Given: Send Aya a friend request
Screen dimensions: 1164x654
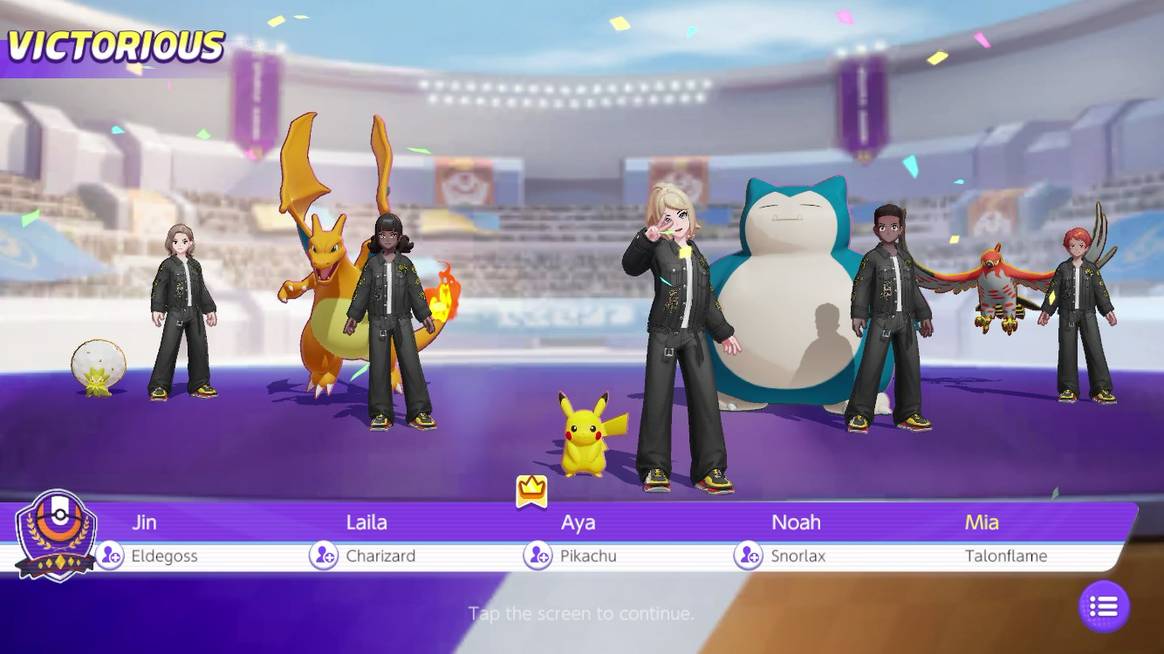Looking at the screenshot, I should pos(538,555).
